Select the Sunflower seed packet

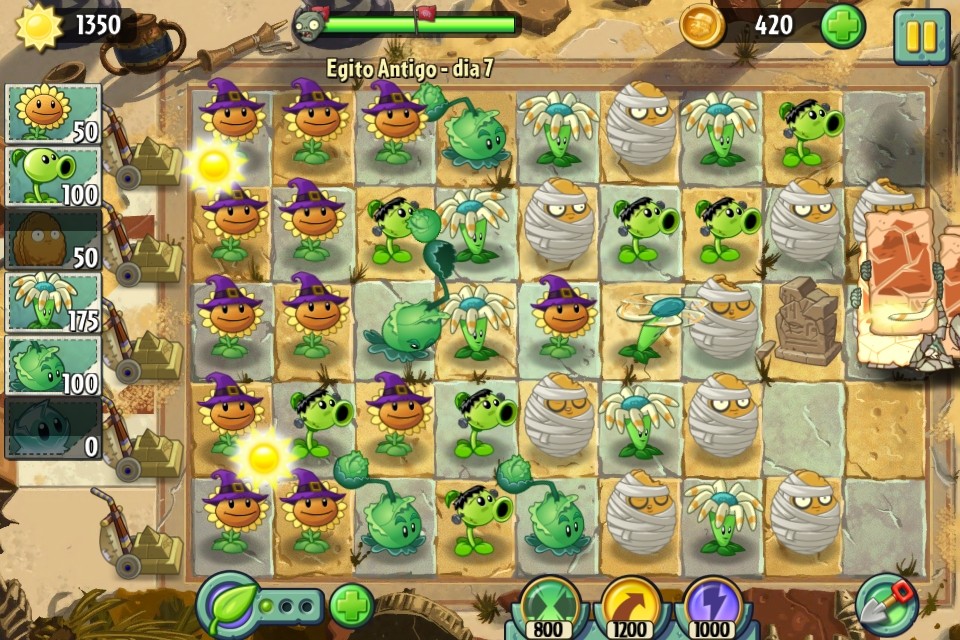[x=54, y=114]
